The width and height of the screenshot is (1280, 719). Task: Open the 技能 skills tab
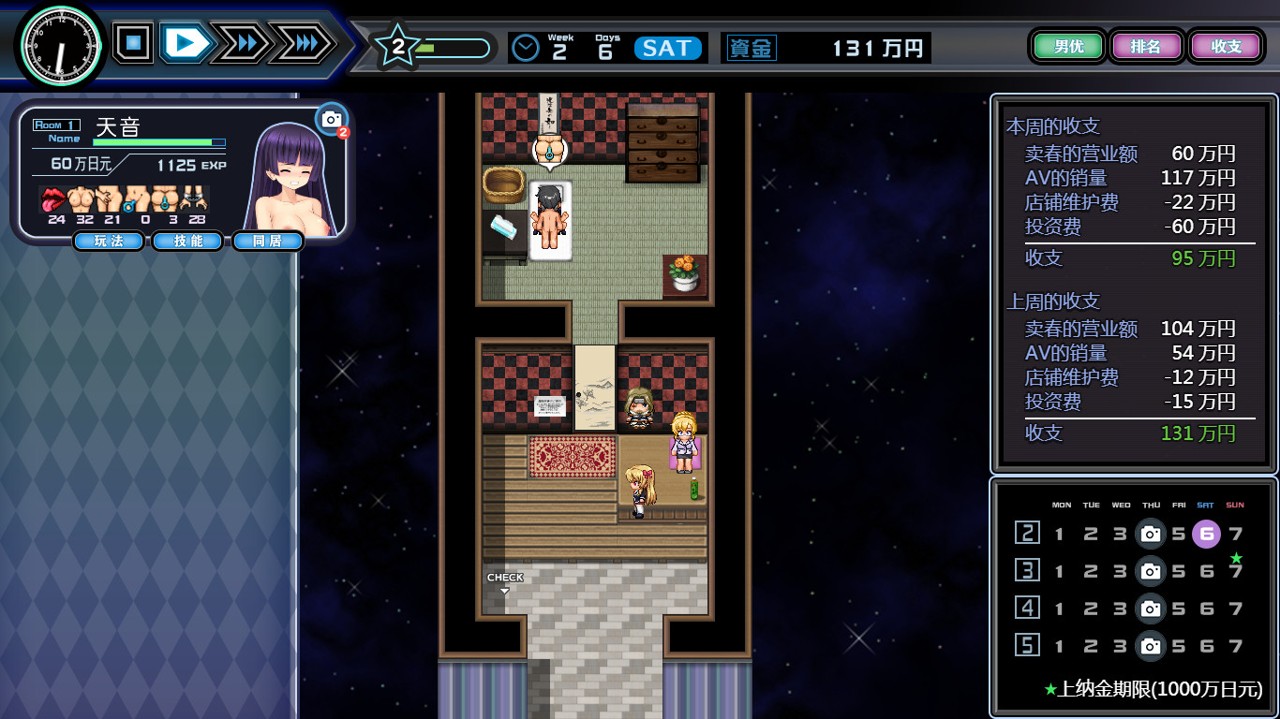pos(187,241)
